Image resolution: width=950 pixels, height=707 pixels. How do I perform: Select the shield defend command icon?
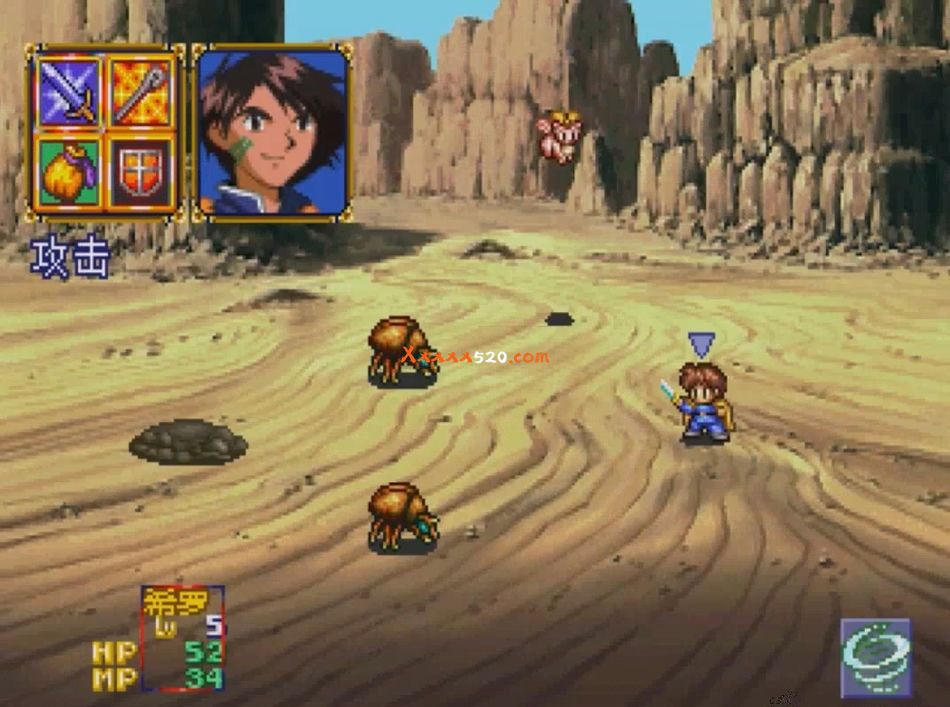click(140, 170)
